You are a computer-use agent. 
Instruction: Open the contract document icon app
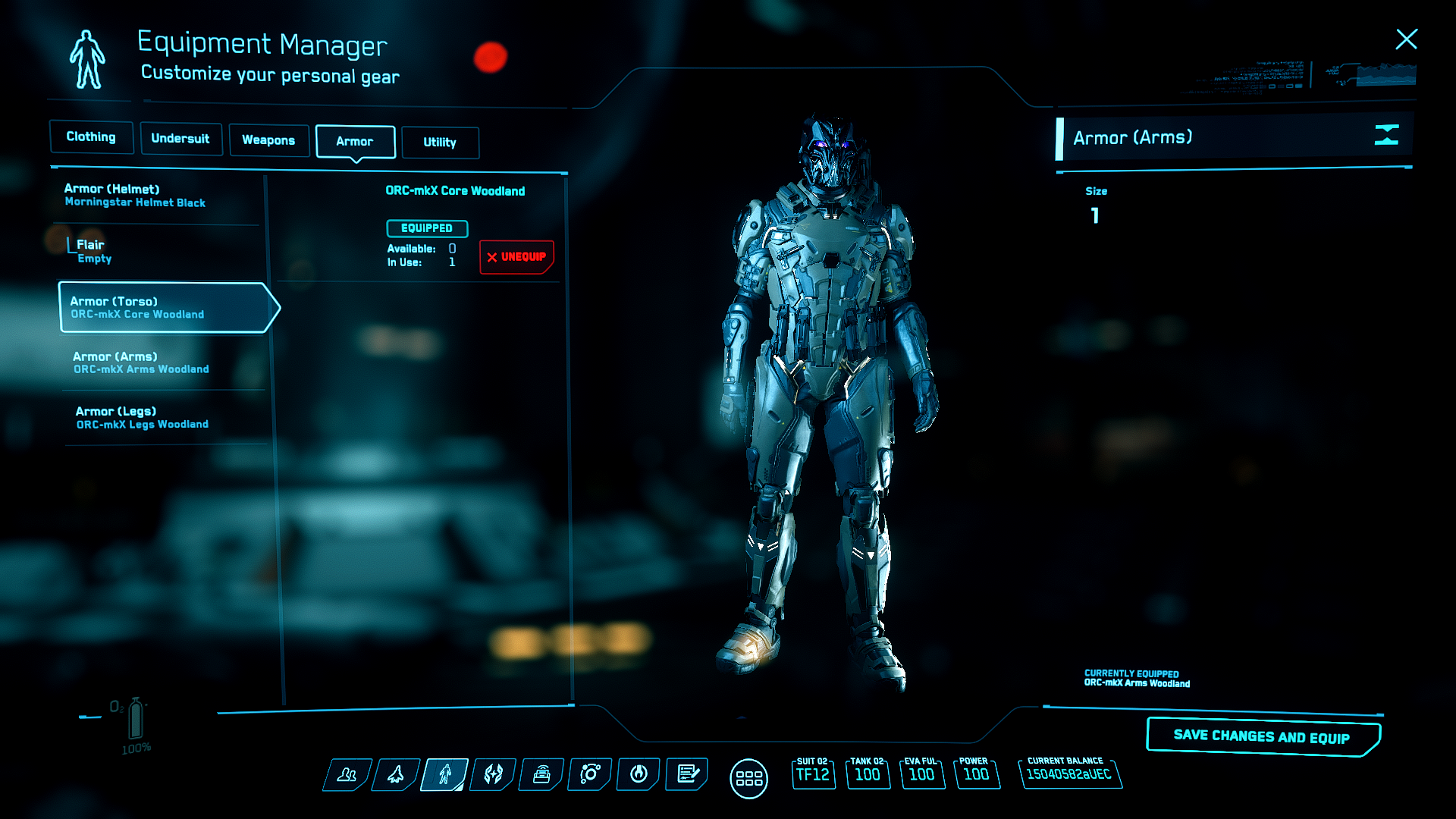pos(687,774)
